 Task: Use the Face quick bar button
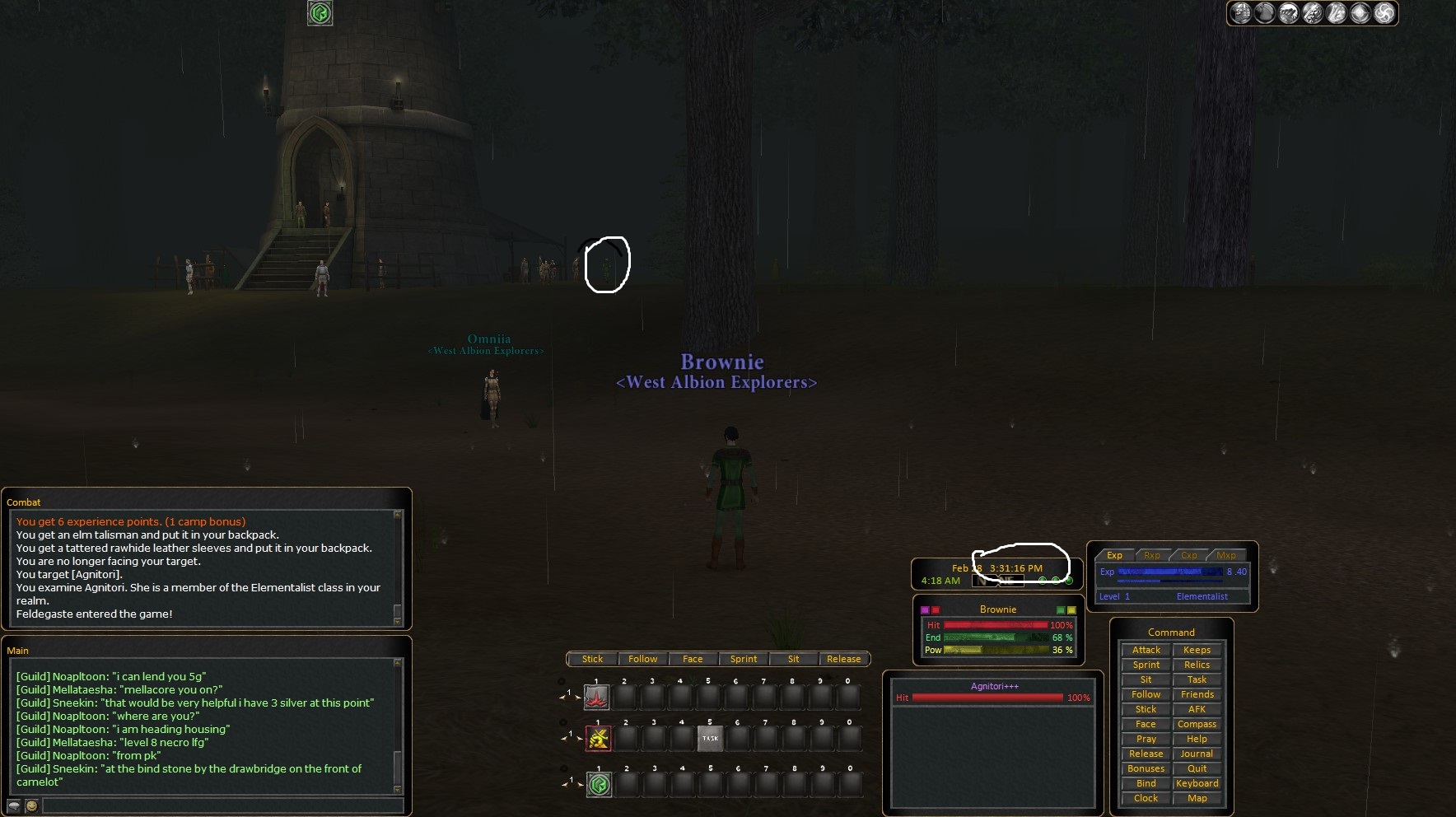click(693, 659)
